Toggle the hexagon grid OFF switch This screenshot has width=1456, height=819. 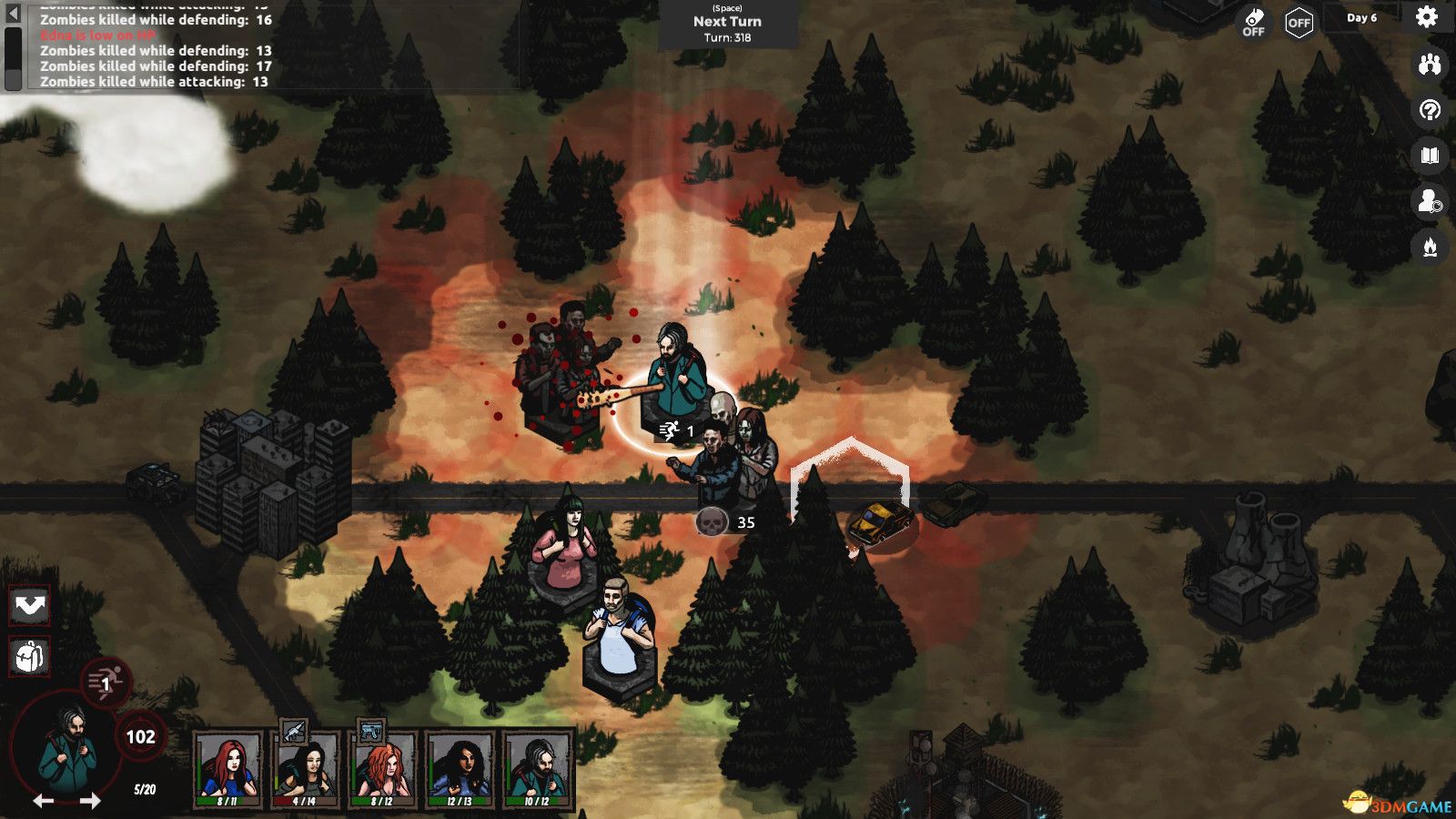click(1299, 23)
